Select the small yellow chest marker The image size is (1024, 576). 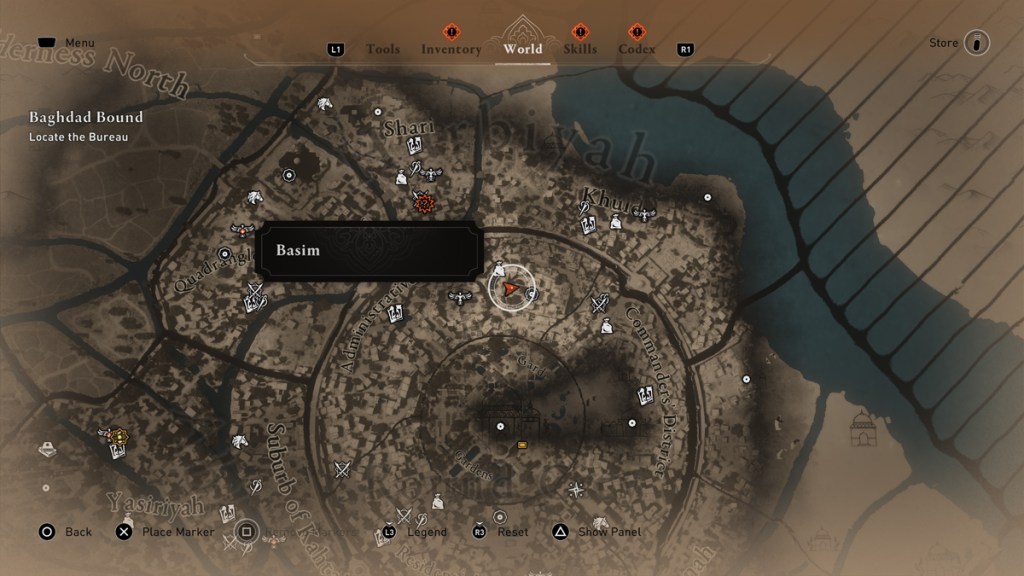(521, 445)
